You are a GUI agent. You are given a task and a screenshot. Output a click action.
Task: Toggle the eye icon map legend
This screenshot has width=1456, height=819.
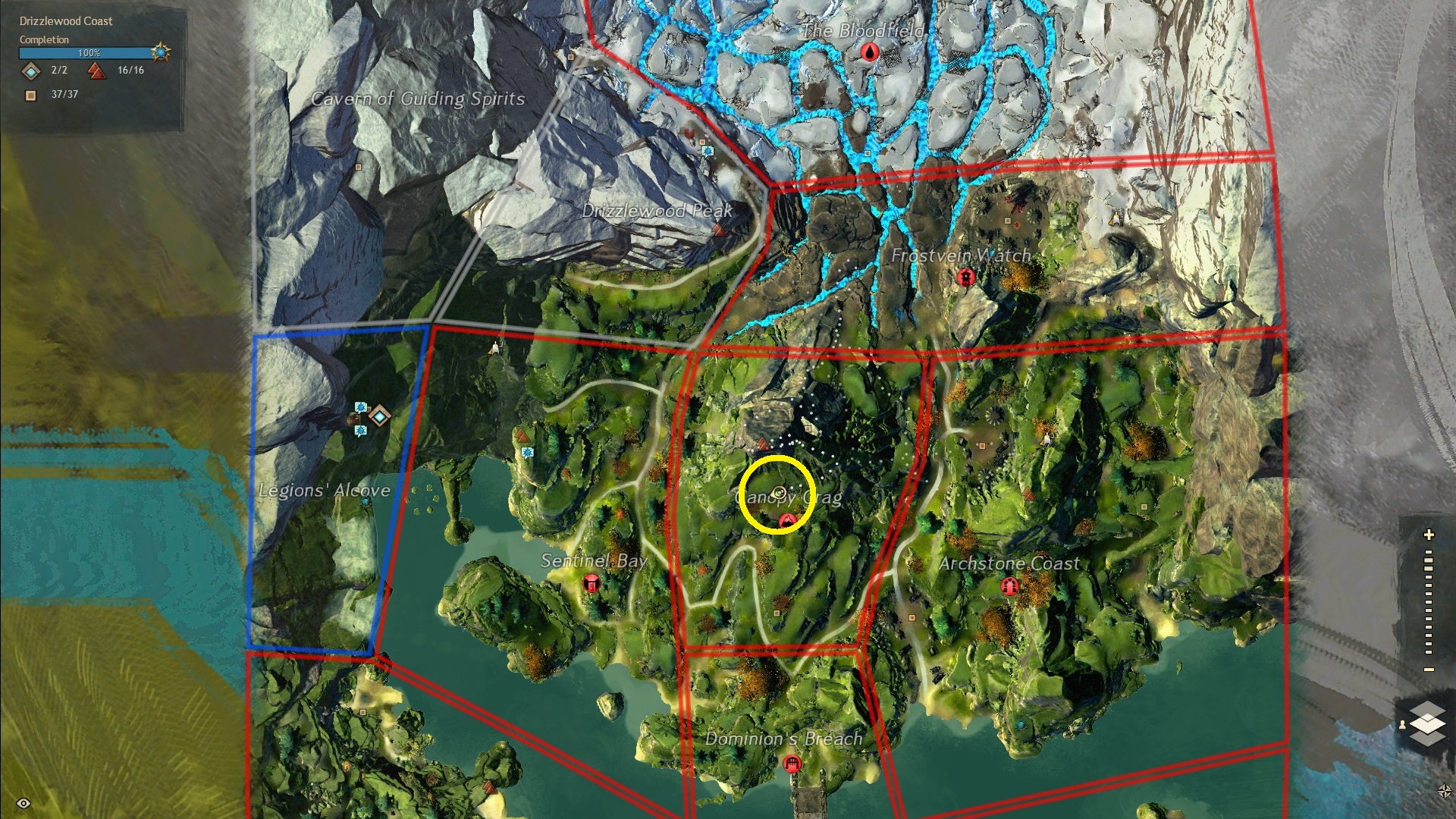24,803
